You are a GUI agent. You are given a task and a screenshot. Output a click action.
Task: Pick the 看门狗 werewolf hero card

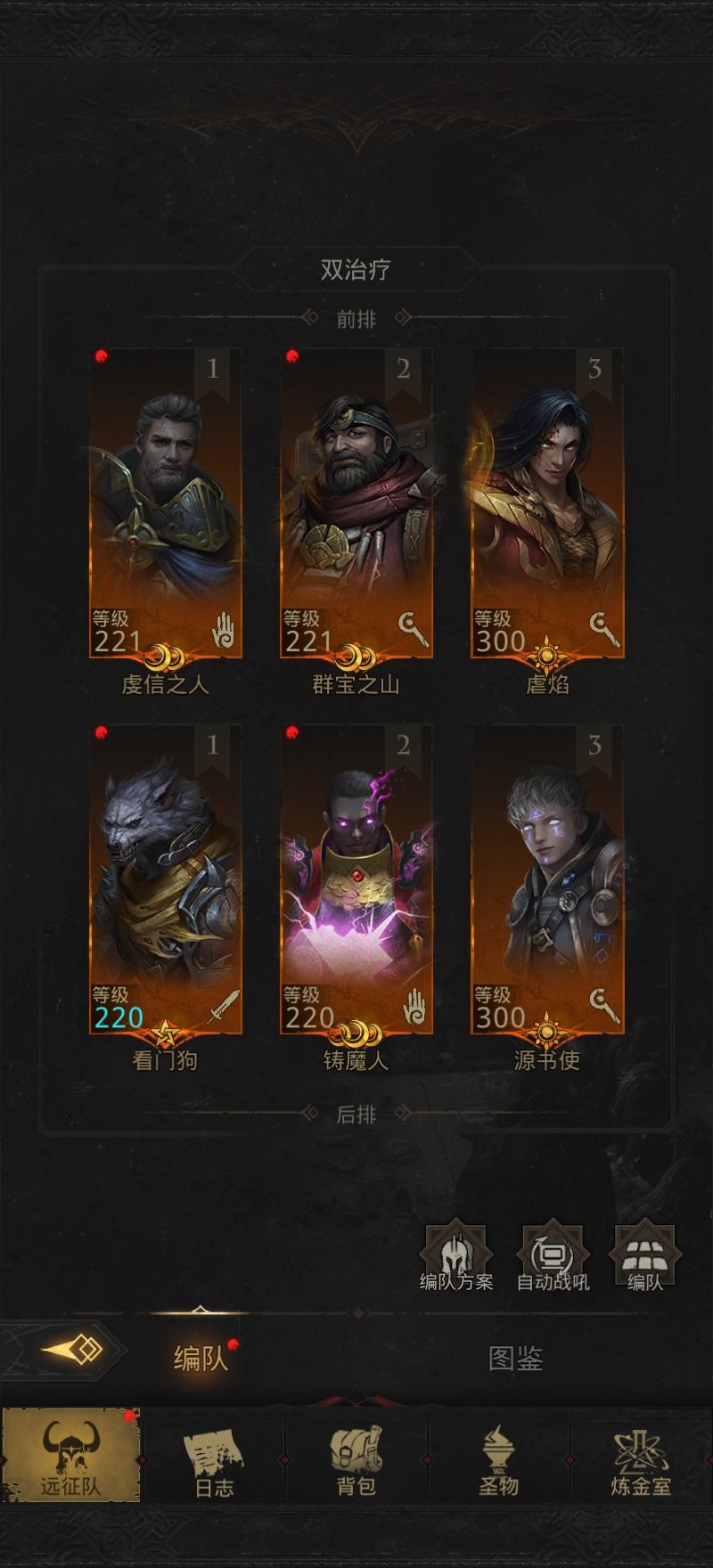pos(165,879)
